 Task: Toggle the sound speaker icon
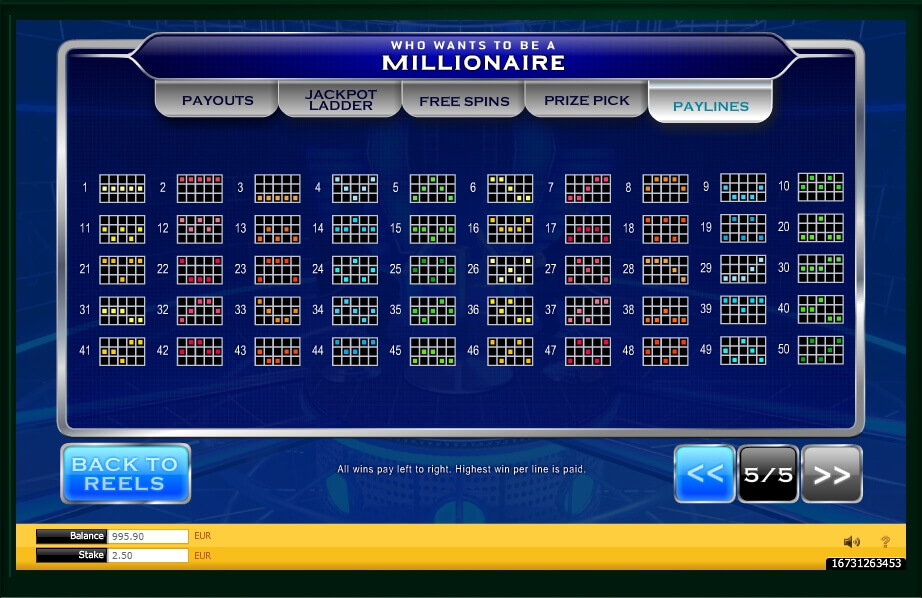tap(851, 542)
